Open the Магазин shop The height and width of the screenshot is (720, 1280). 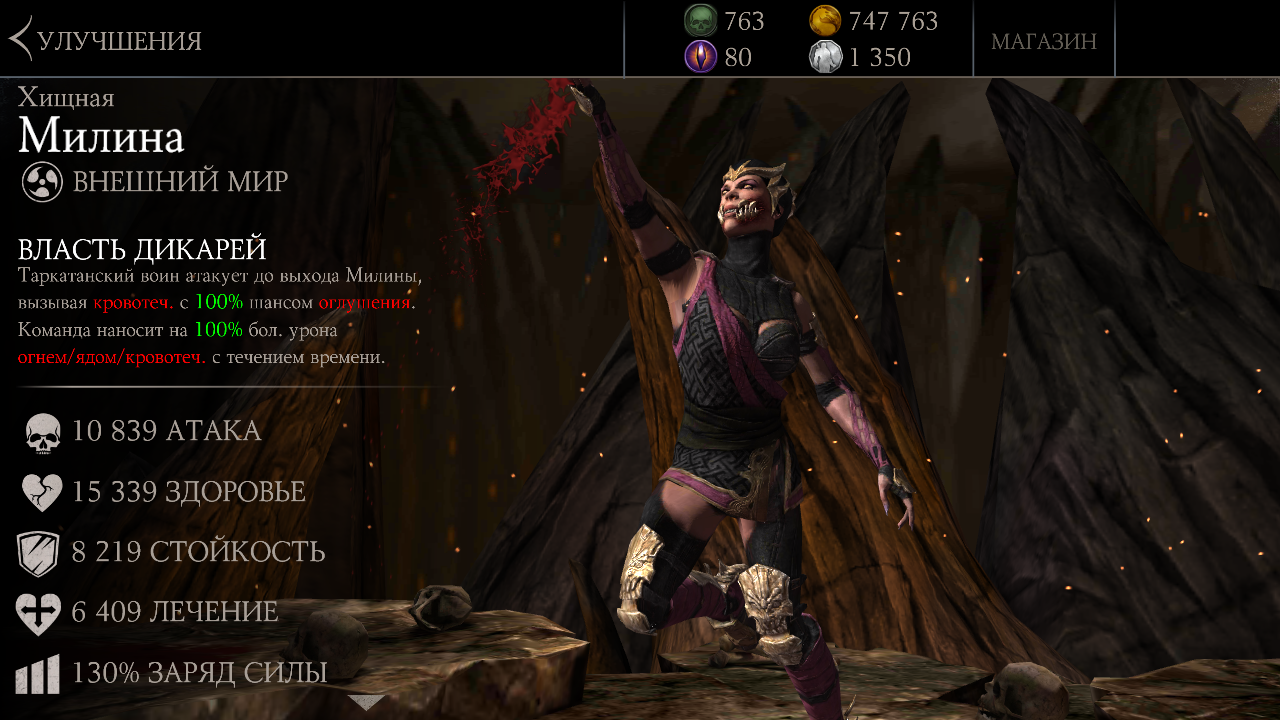(1043, 41)
